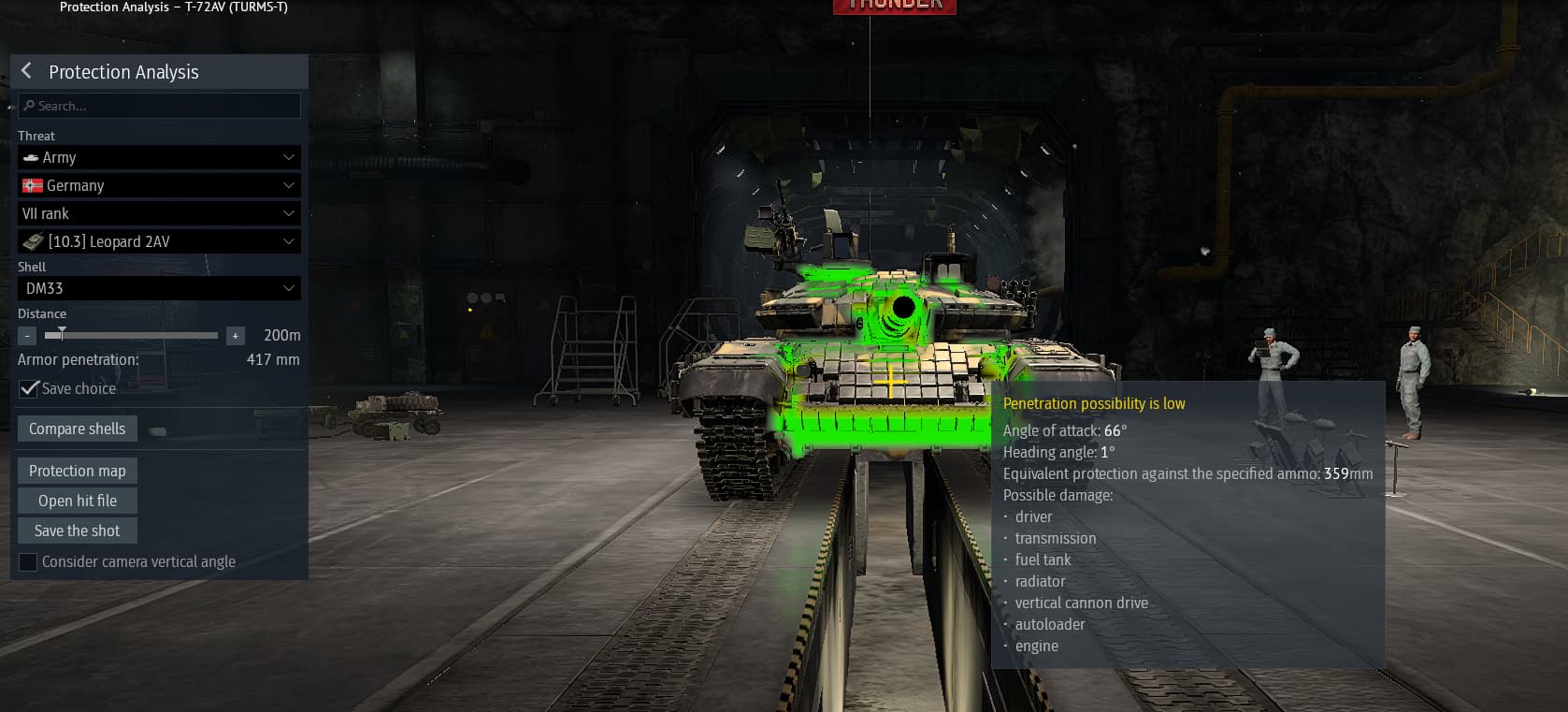The width and height of the screenshot is (1568, 712).
Task: Open Compare shells
Action: tap(77, 429)
